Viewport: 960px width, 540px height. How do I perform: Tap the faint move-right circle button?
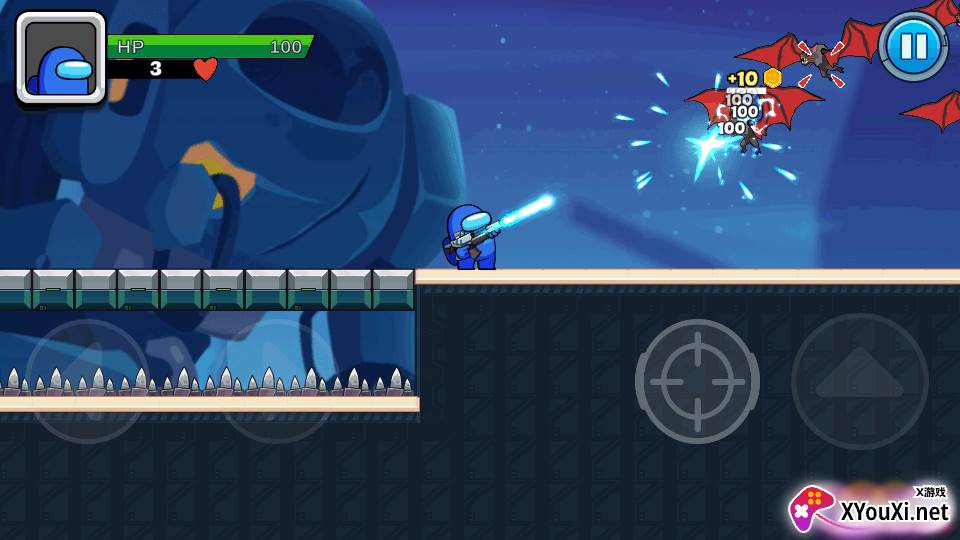click(278, 381)
